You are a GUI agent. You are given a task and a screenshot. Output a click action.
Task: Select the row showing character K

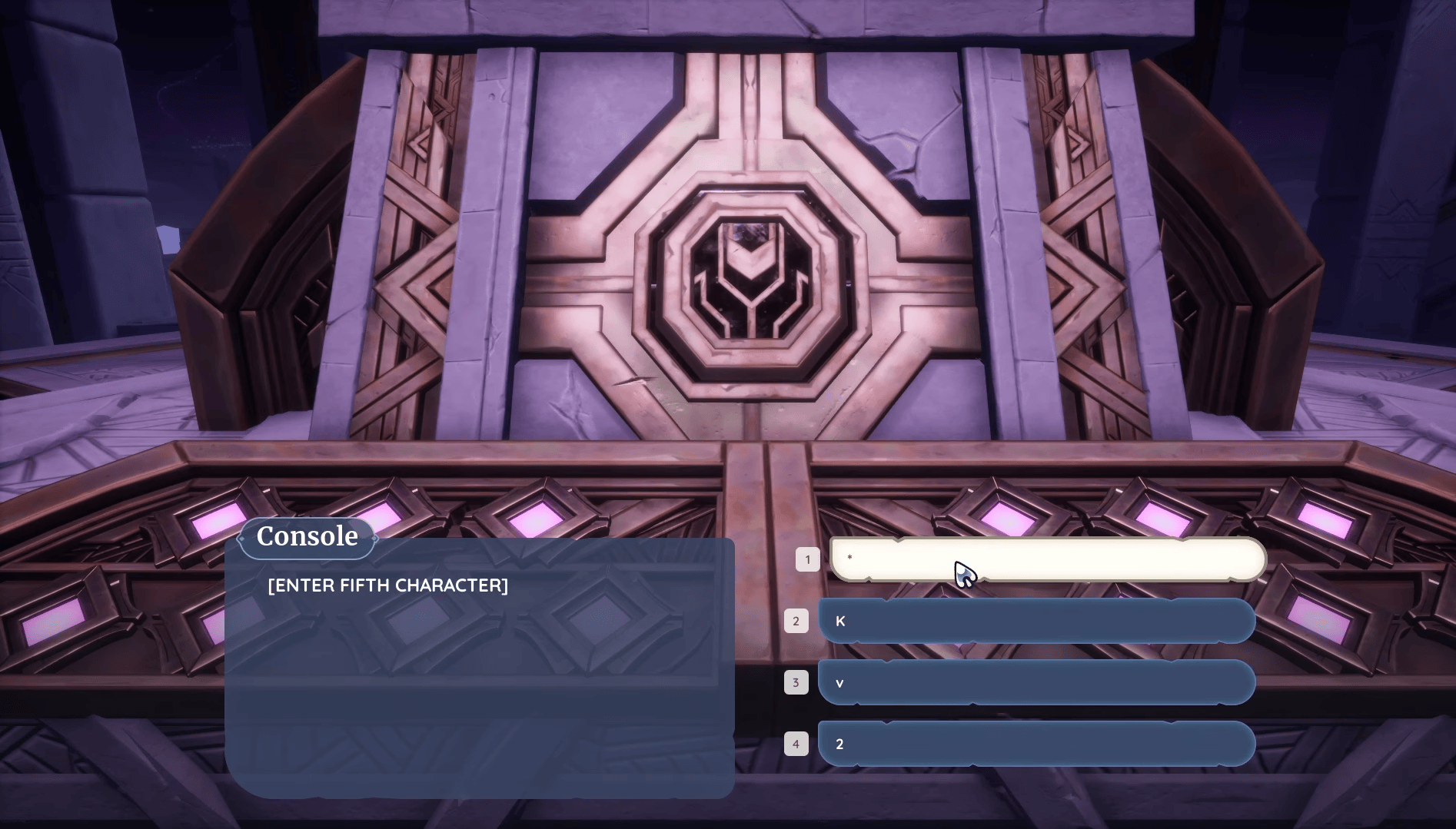click(x=1038, y=621)
